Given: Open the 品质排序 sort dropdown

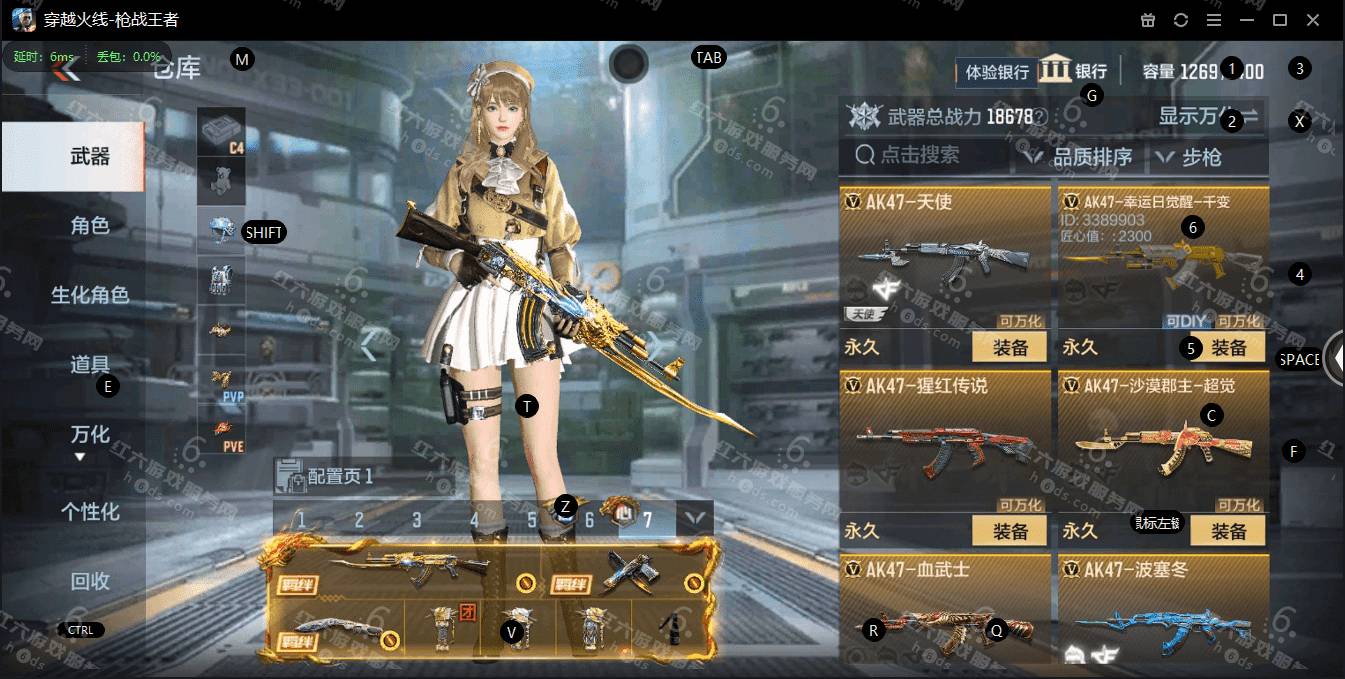Looking at the screenshot, I should click(x=1080, y=157).
